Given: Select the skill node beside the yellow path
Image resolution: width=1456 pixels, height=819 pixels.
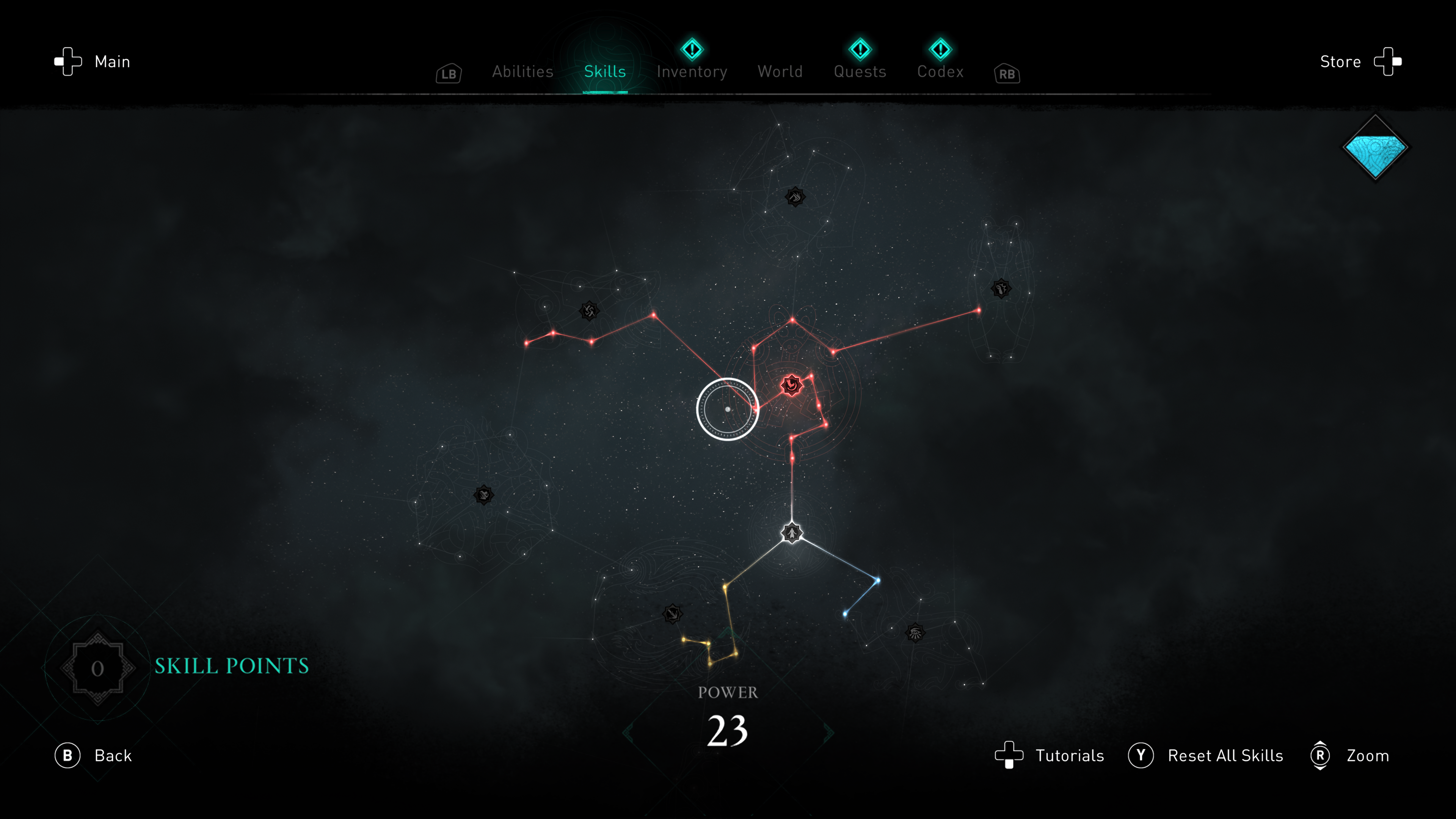Looking at the screenshot, I should [x=673, y=614].
